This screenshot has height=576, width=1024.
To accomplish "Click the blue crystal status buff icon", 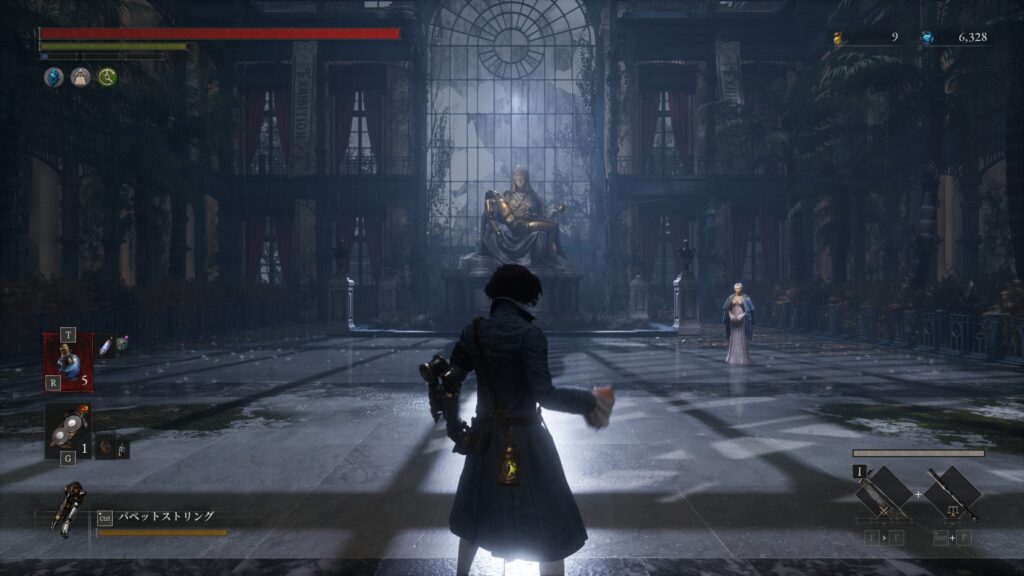I will [53, 77].
